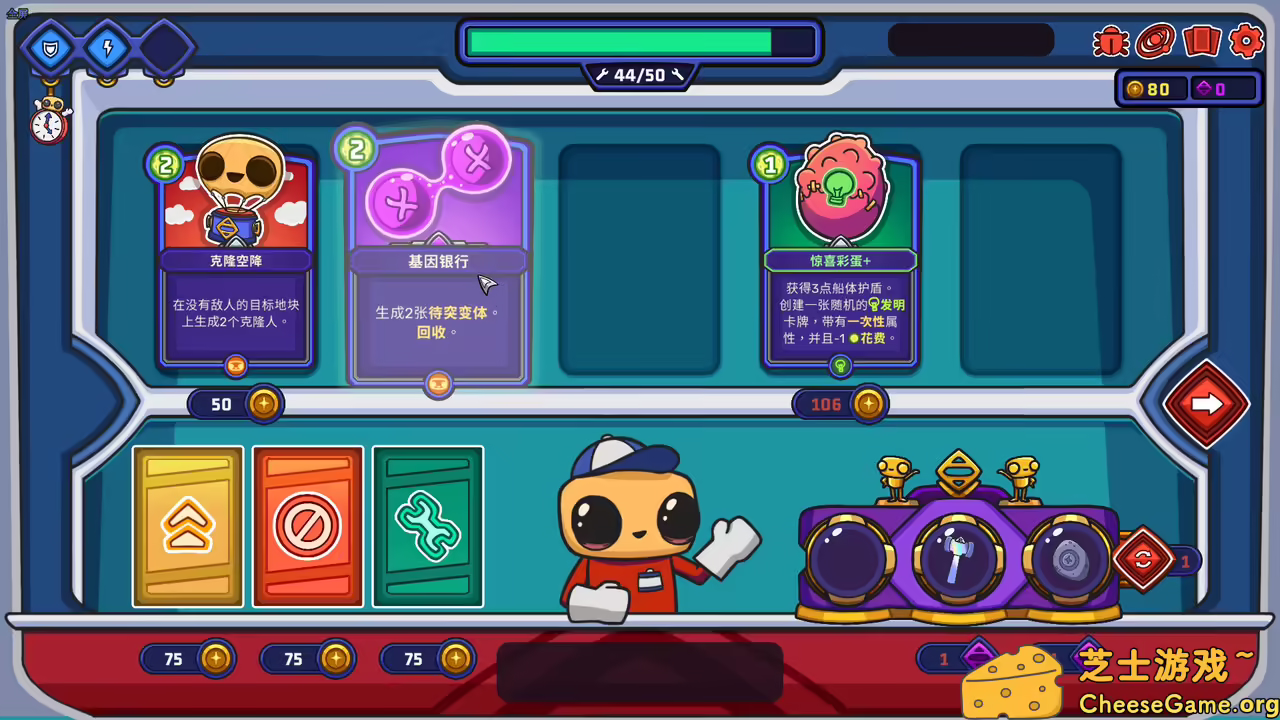Select the lightning diamond perk icon
1280x720 pixels.
[x=106, y=45]
